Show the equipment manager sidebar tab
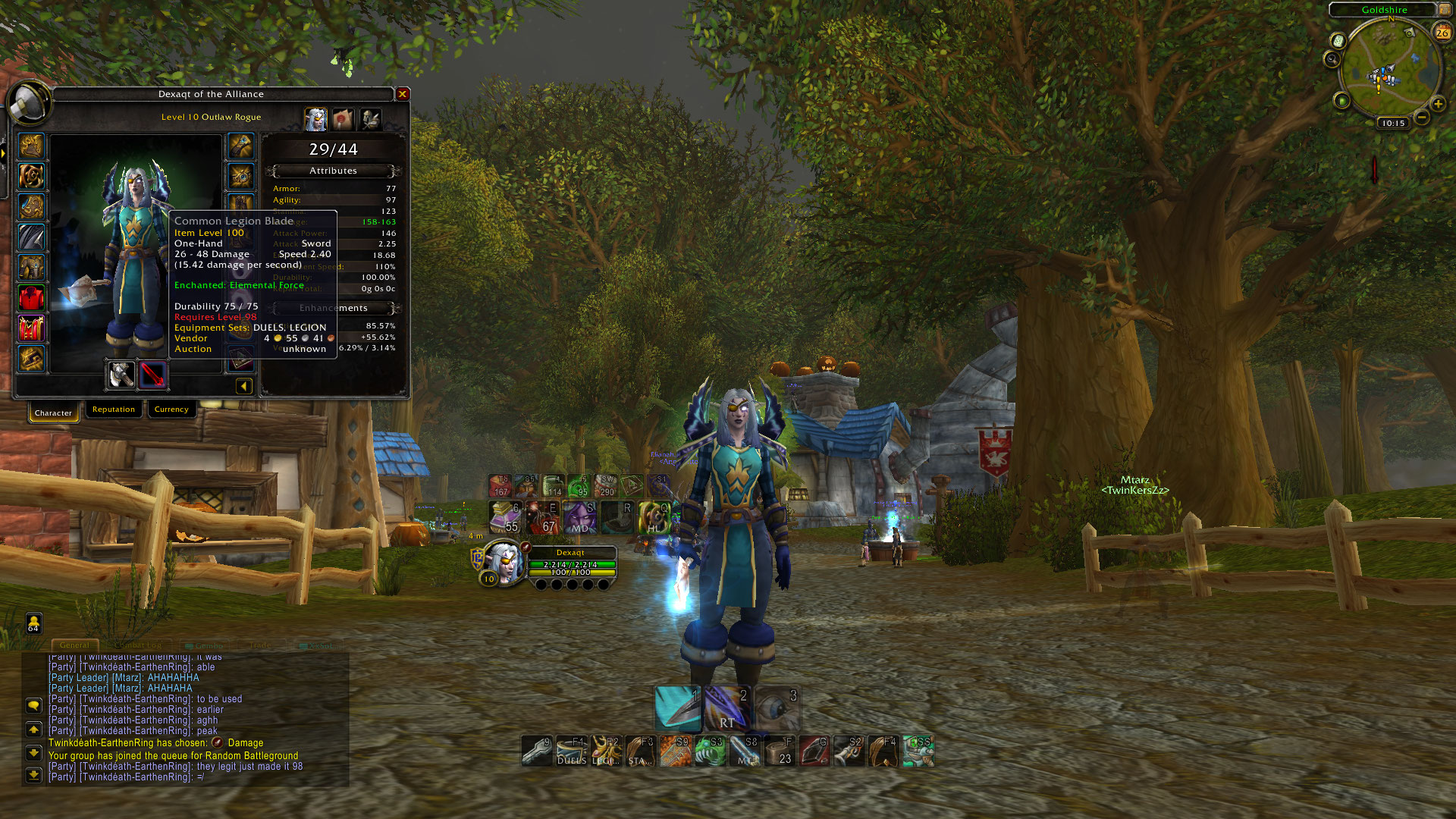The width and height of the screenshot is (1456, 819). 370,119
